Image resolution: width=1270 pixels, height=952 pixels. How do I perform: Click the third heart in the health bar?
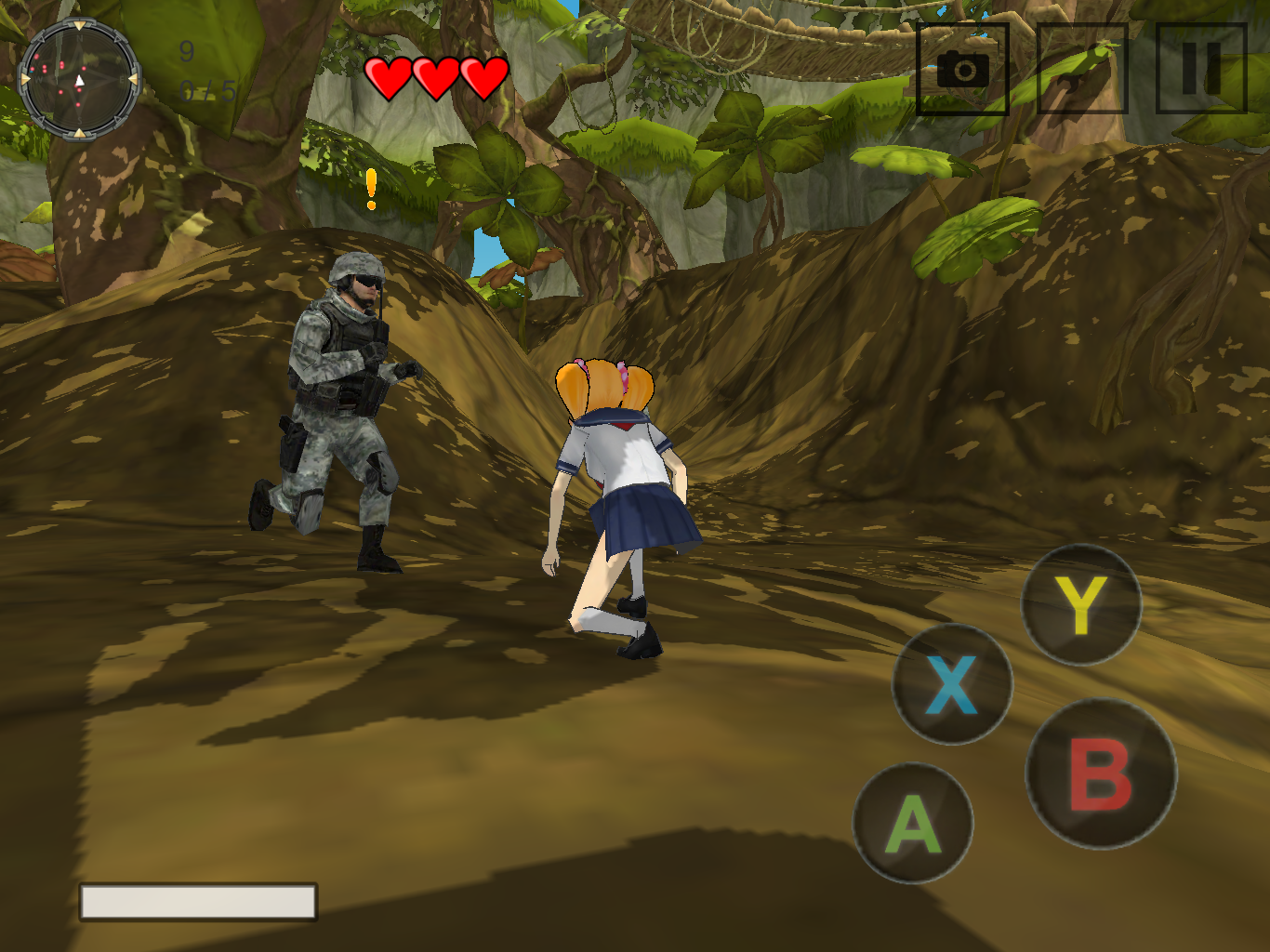[x=482, y=74]
